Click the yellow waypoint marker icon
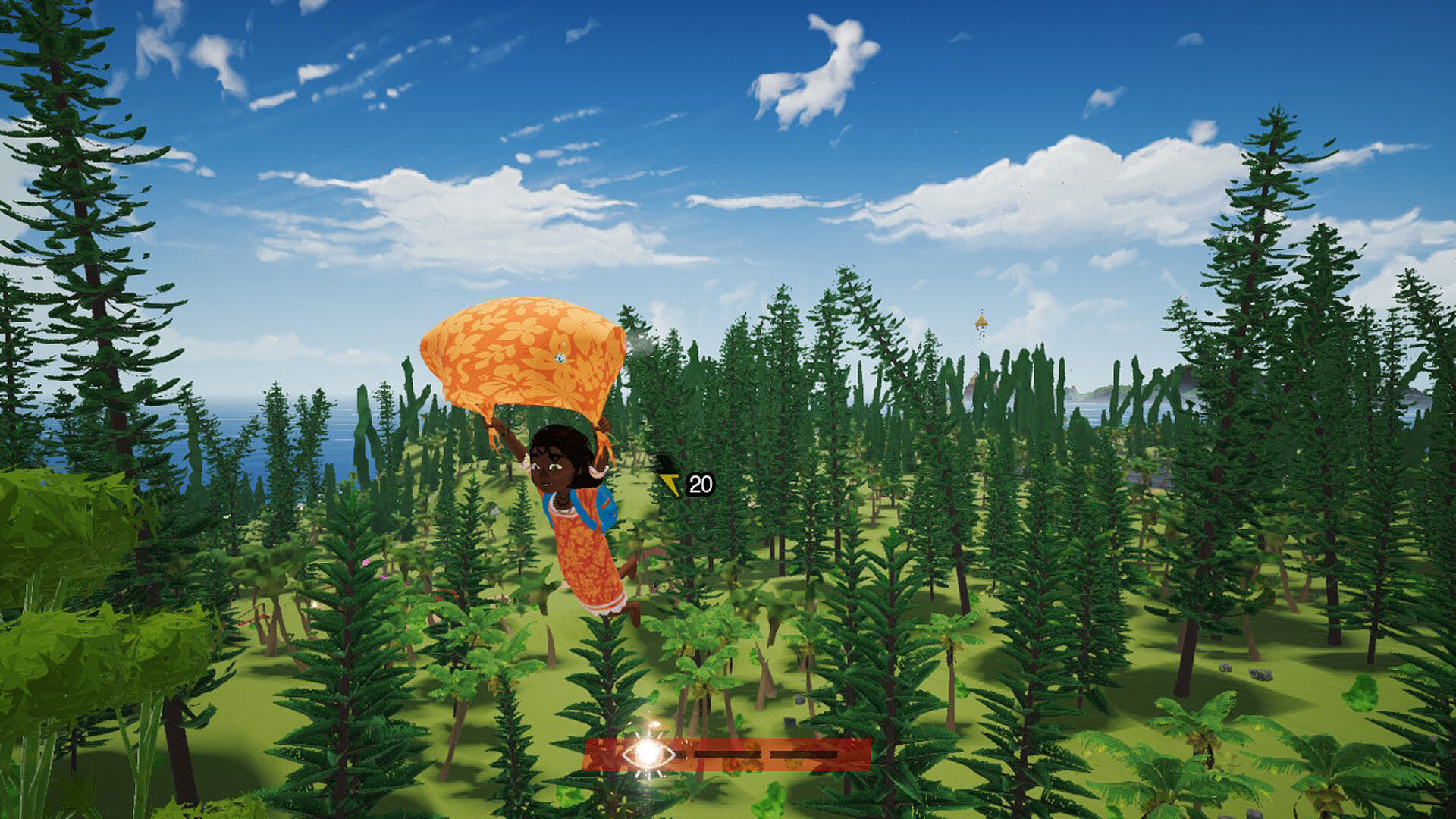The width and height of the screenshot is (1456, 819). (x=670, y=482)
